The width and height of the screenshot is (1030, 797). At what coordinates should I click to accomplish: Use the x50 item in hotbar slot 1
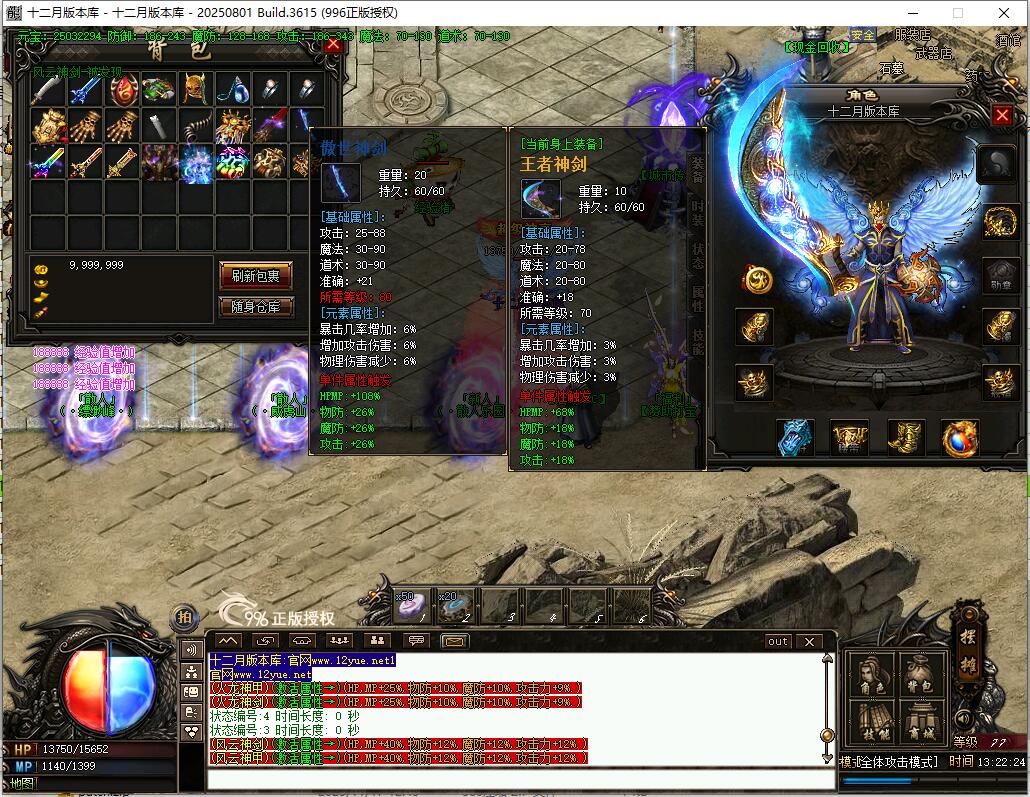tap(411, 605)
